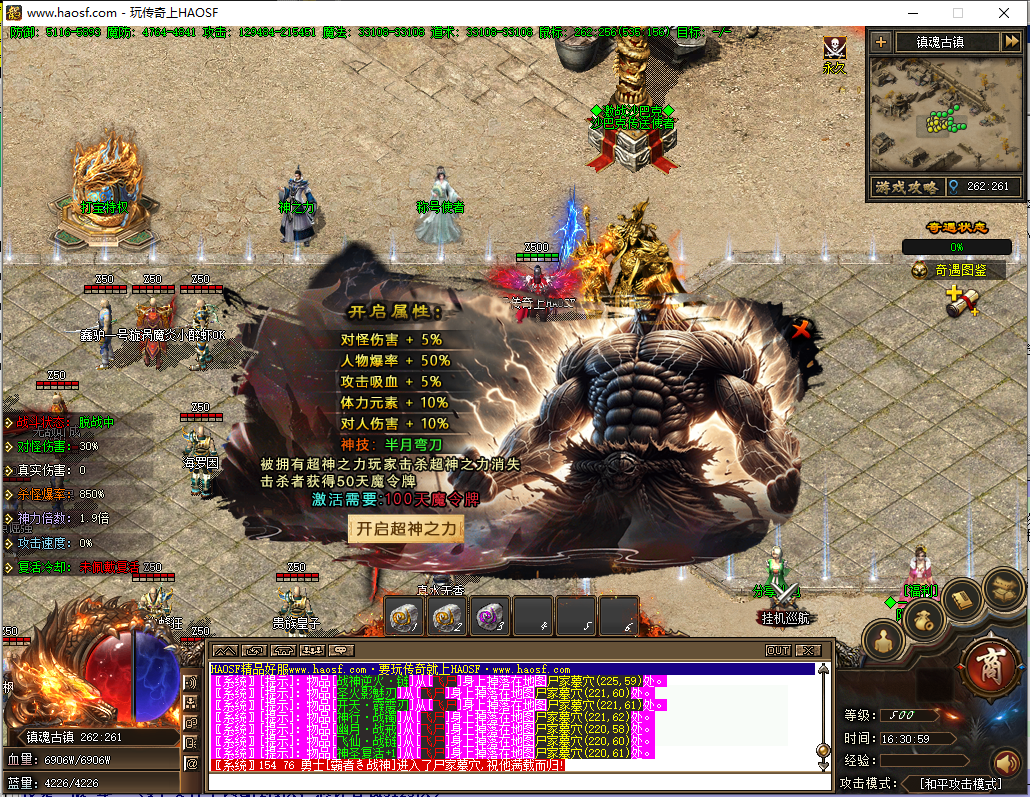Click the OUT button on the chat box
This screenshot has width=1030, height=797.
pyautogui.click(x=778, y=650)
